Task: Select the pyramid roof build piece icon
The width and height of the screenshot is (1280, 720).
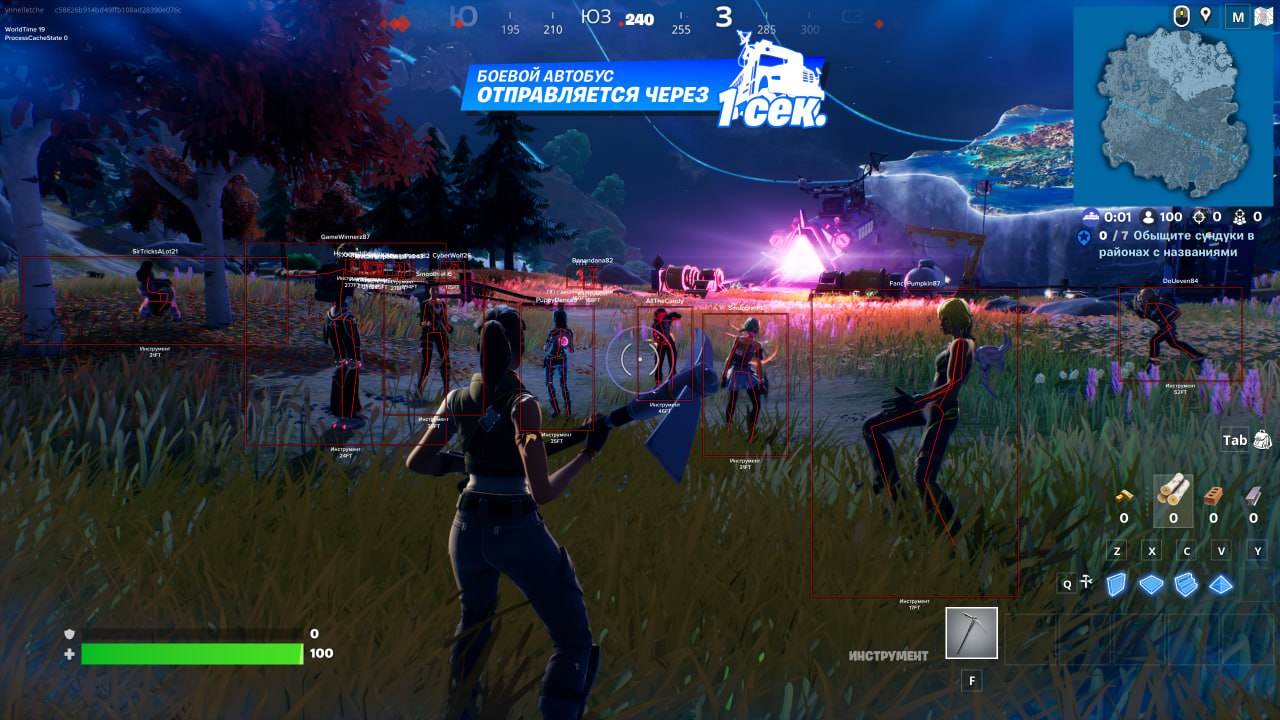Action: [x=1220, y=584]
